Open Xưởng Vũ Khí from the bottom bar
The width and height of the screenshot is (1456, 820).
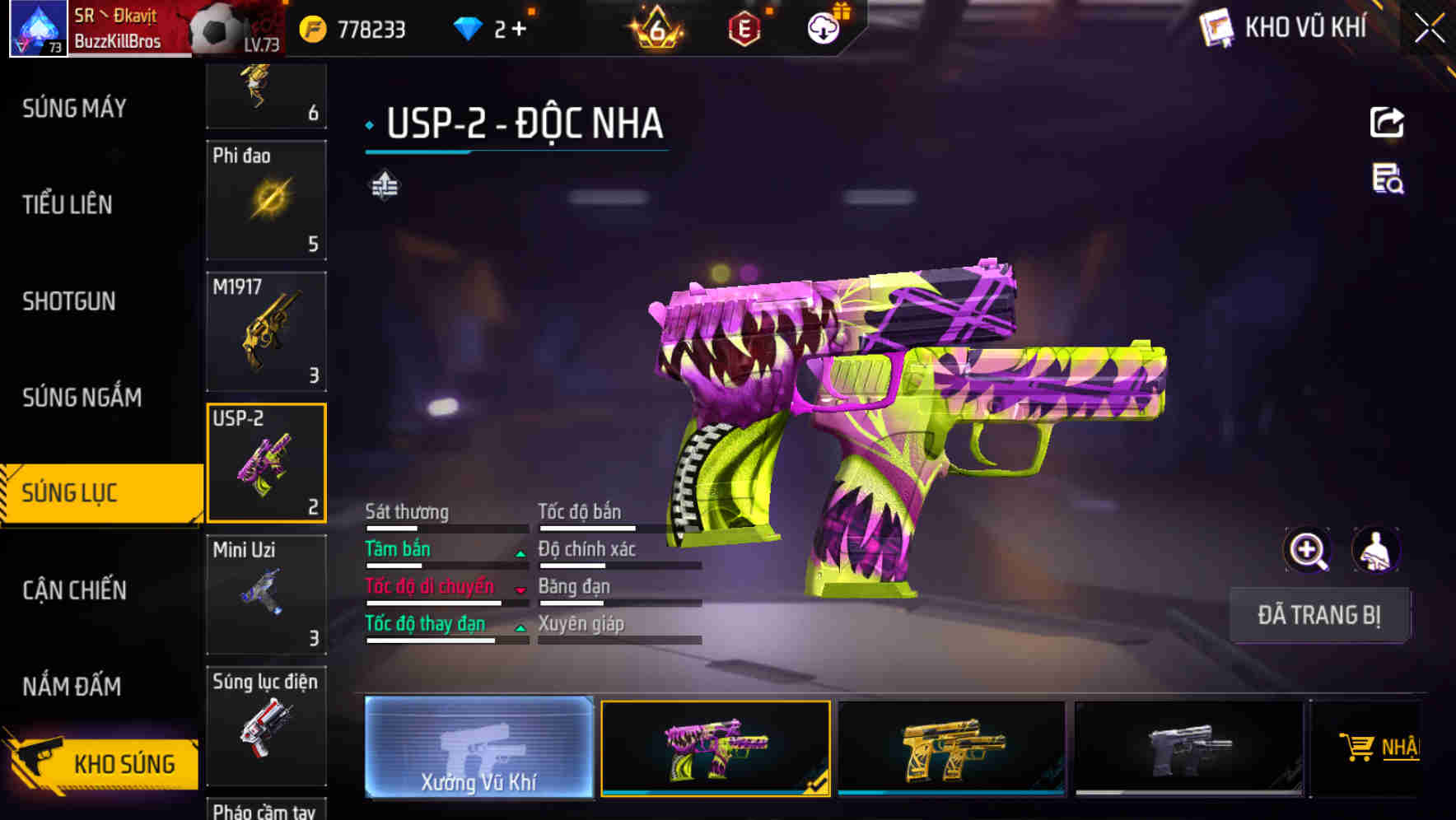click(x=480, y=749)
